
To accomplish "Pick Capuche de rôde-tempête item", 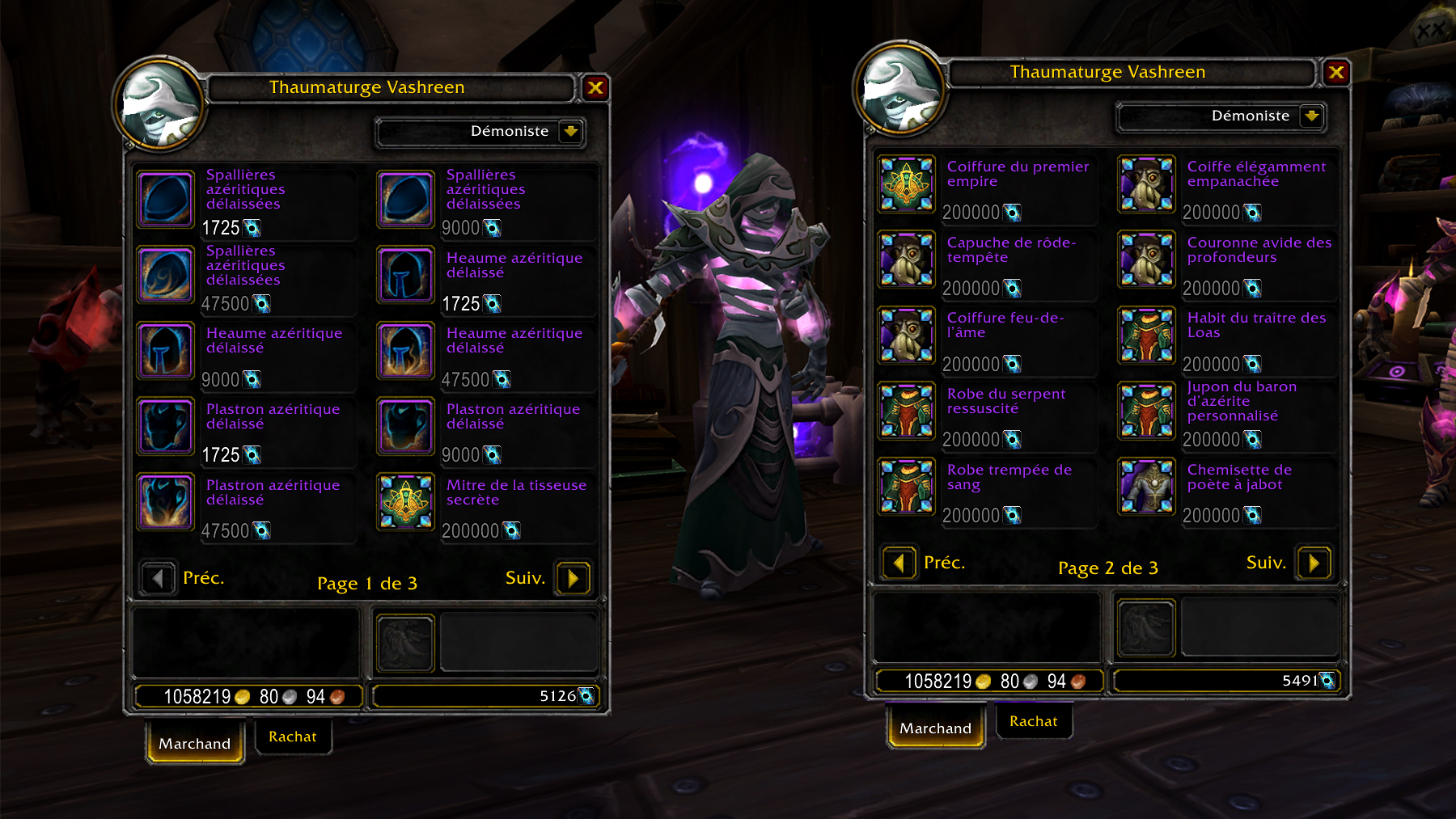I will coord(907,260).
